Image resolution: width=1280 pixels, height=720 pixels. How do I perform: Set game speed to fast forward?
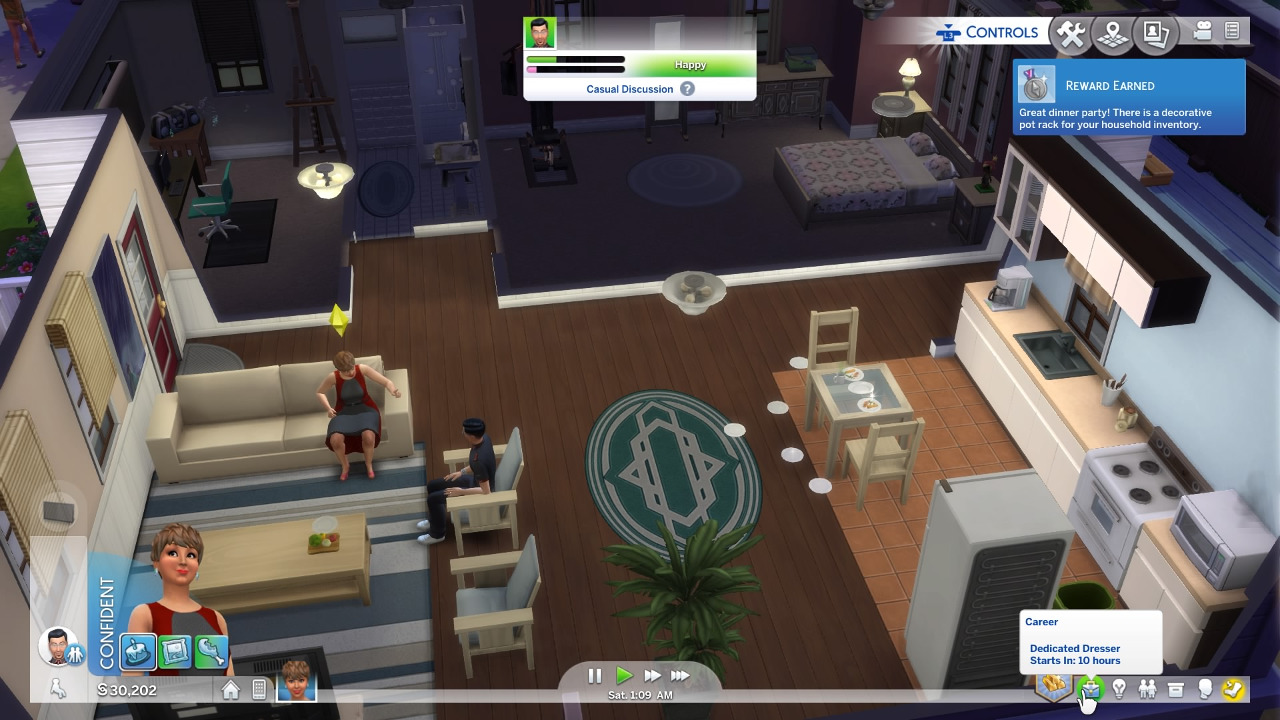652,676
